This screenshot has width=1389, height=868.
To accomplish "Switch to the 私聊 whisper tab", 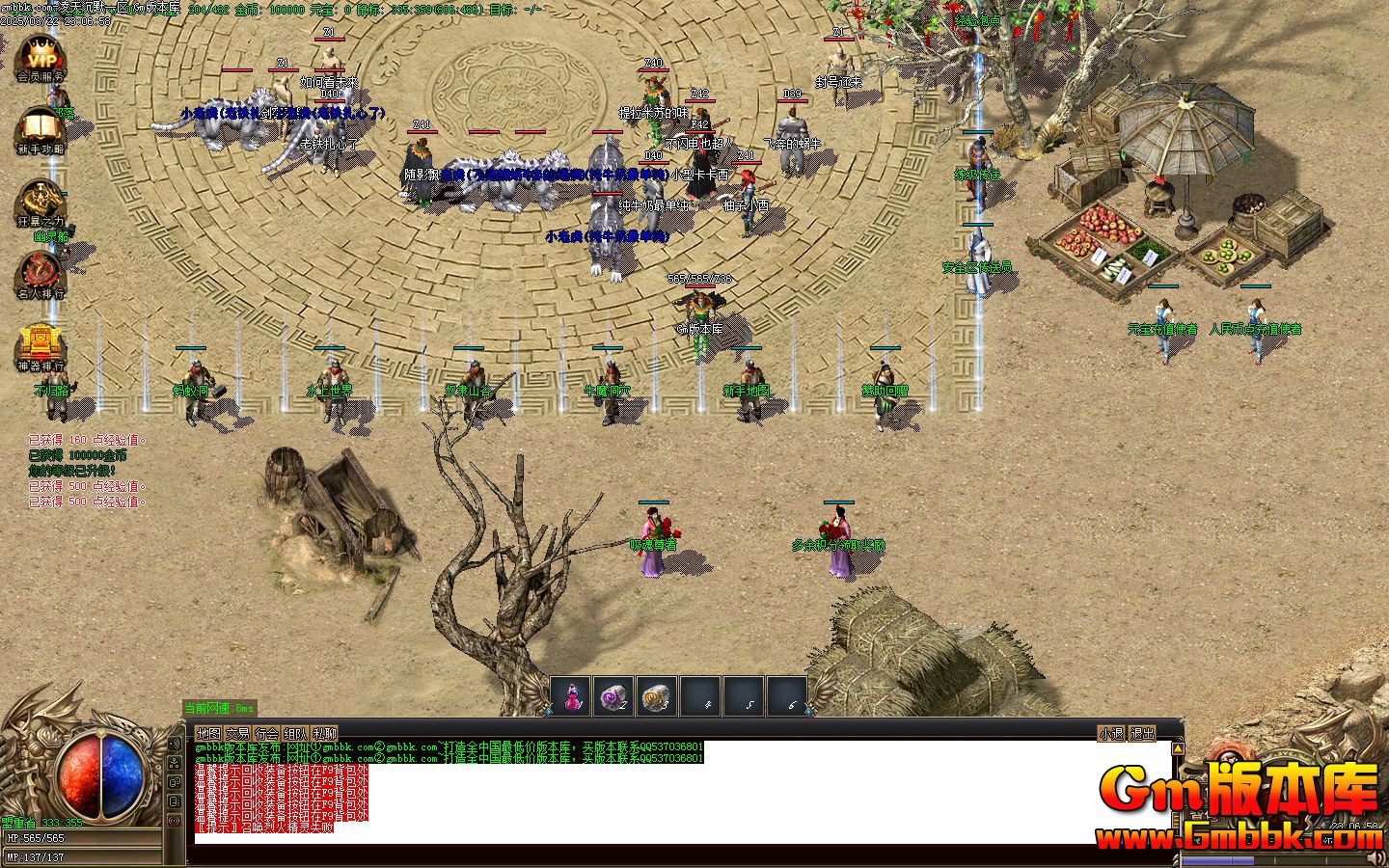I will 324,734.
